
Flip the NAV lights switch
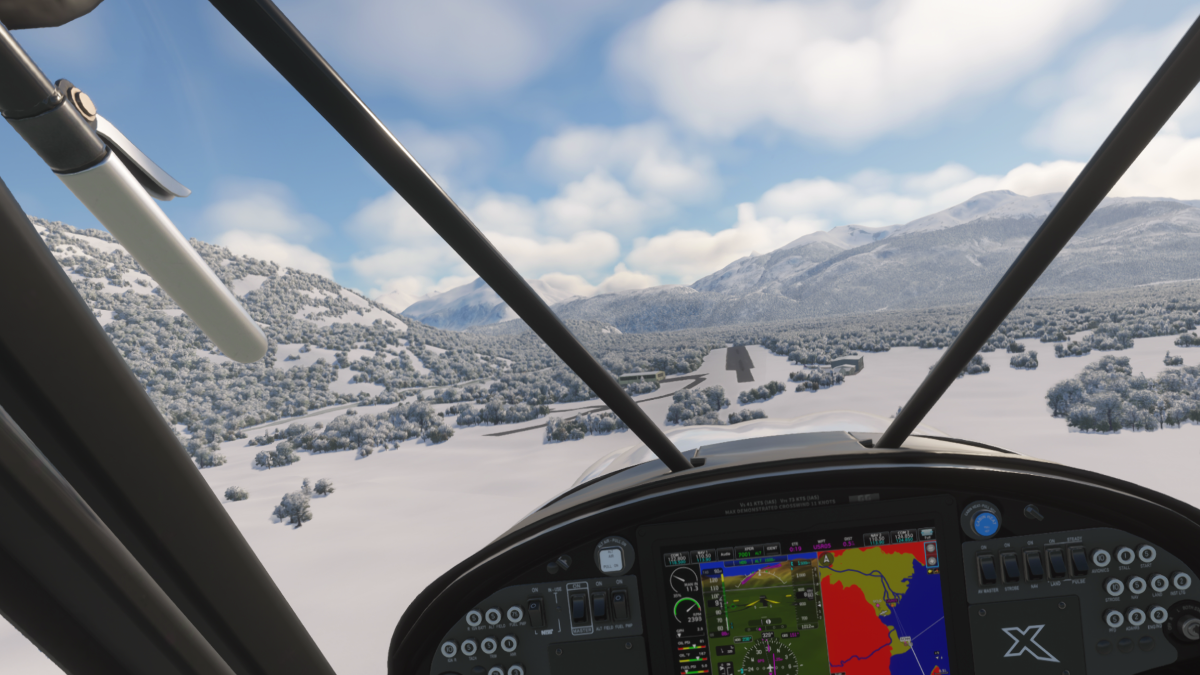click(x=1034, y=565)
